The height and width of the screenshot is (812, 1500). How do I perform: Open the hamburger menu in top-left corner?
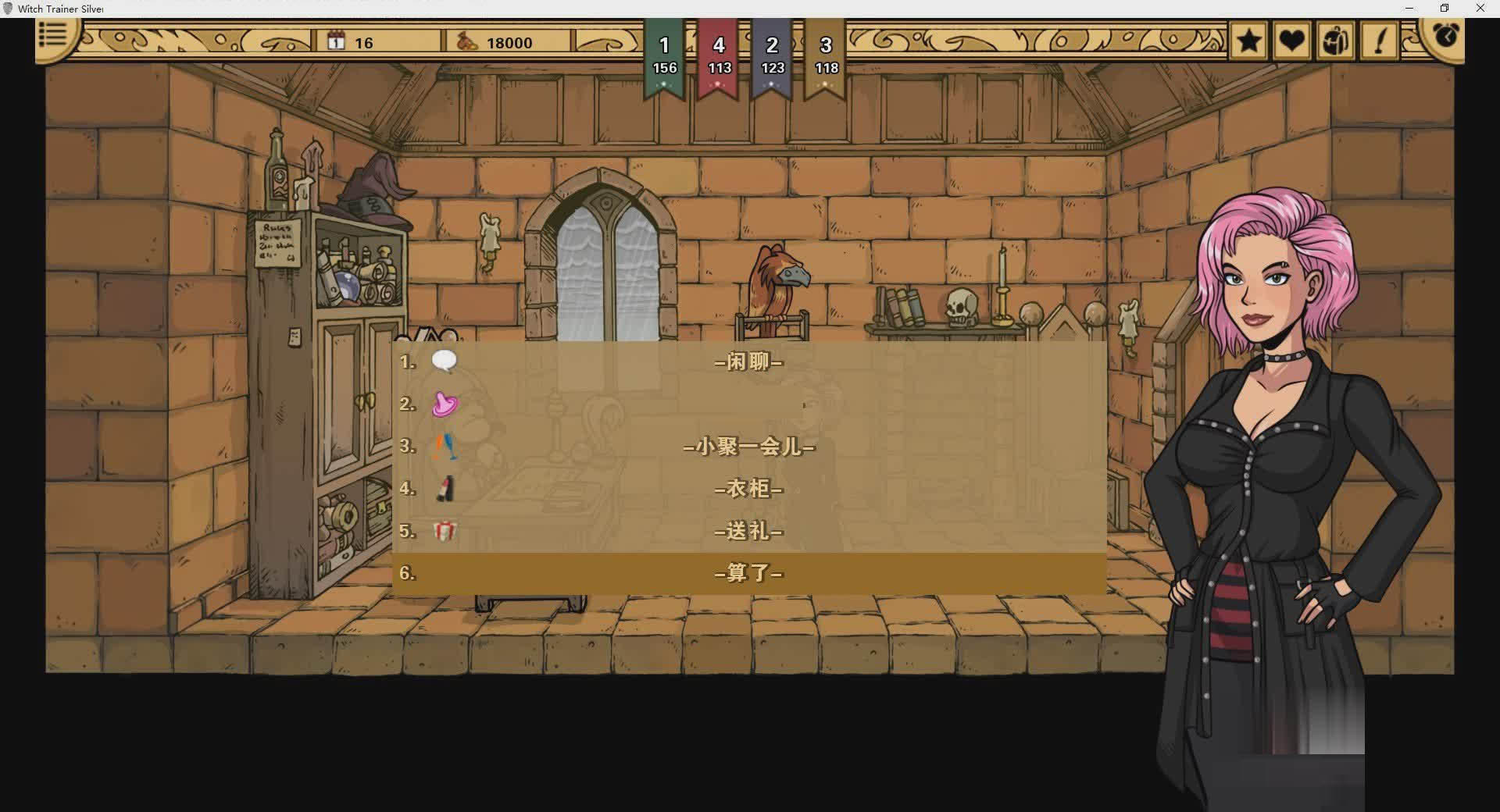pos(53,33)
